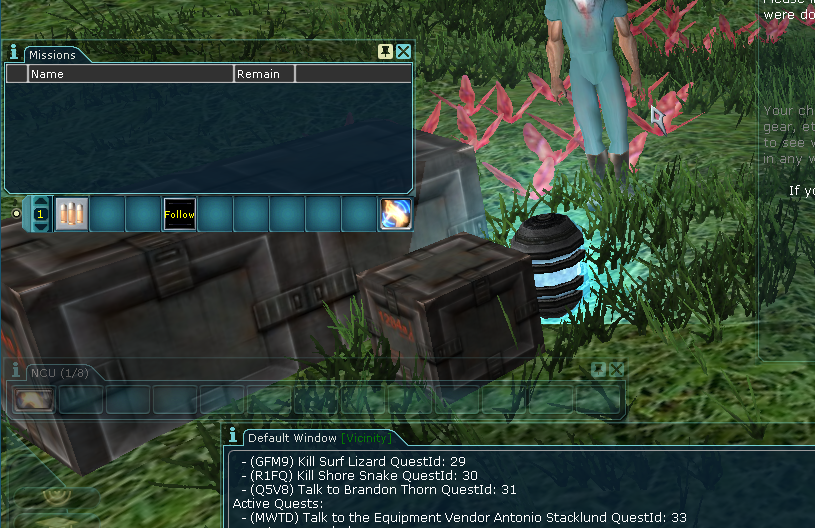Image resolution: width=815 pixels, height=528 pixels.
Task: Pin the Missions window
Action: (385, 52)
